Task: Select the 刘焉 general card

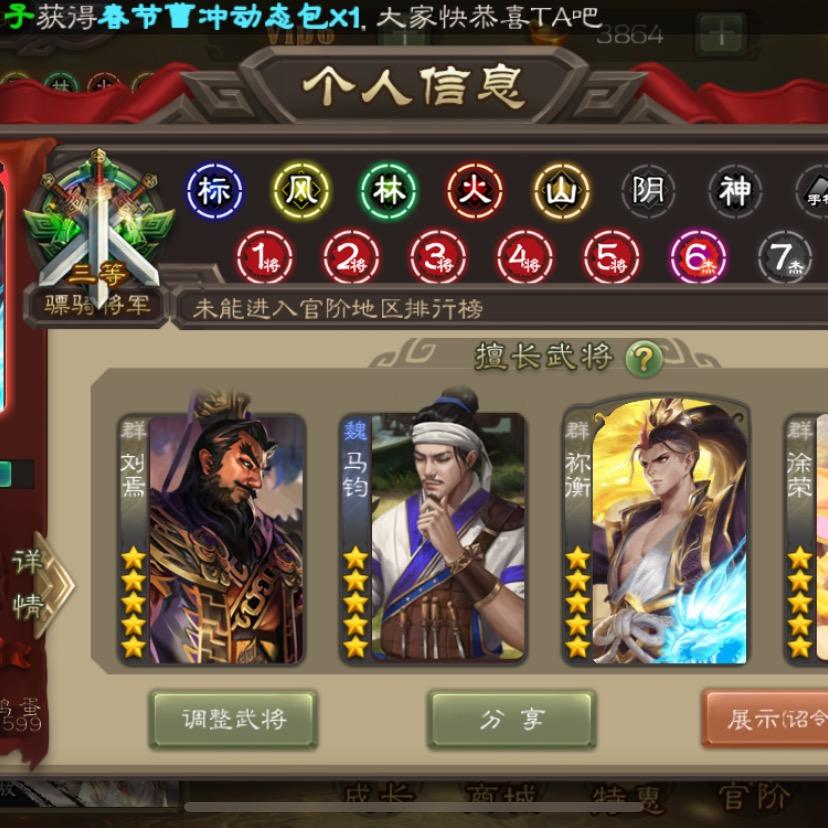Action: pos(212,538)
